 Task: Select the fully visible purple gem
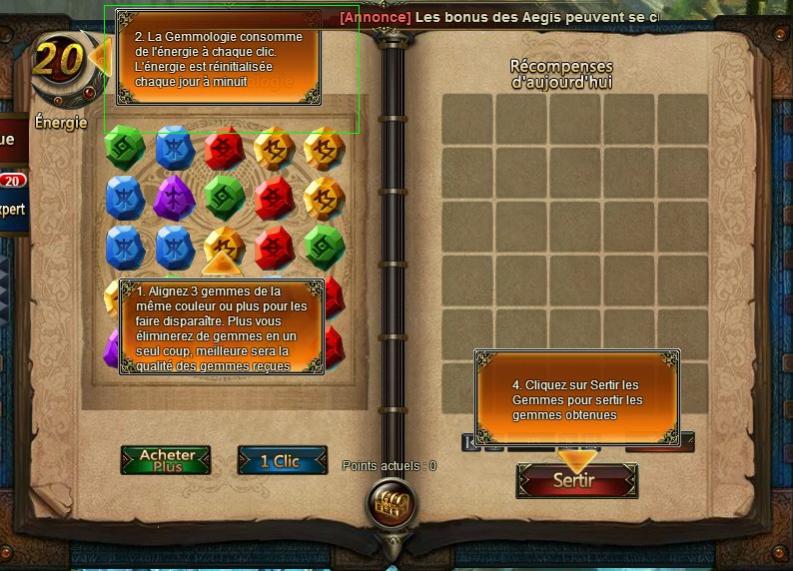174,197
